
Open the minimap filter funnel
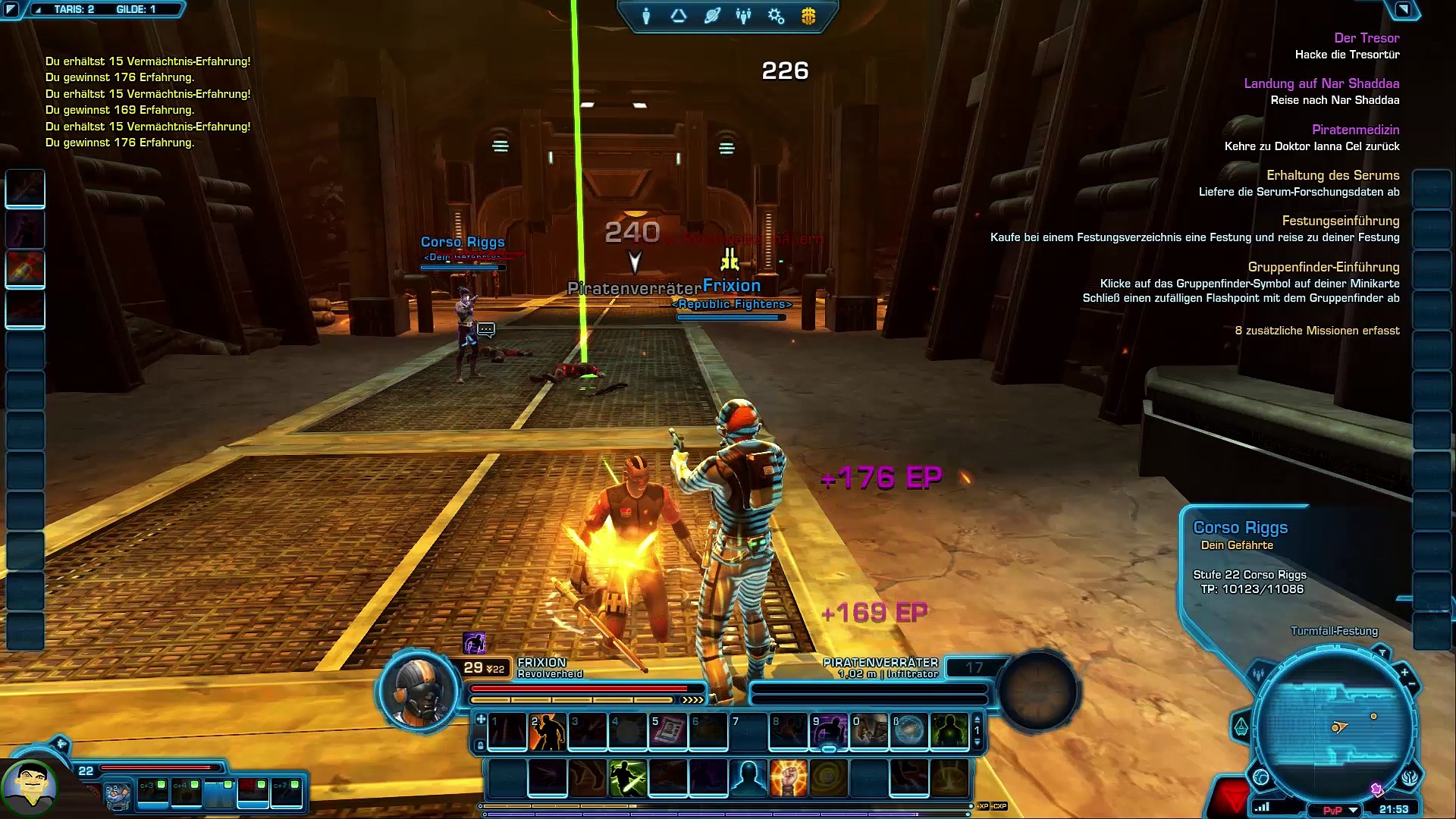click(x=1382, y=654)
